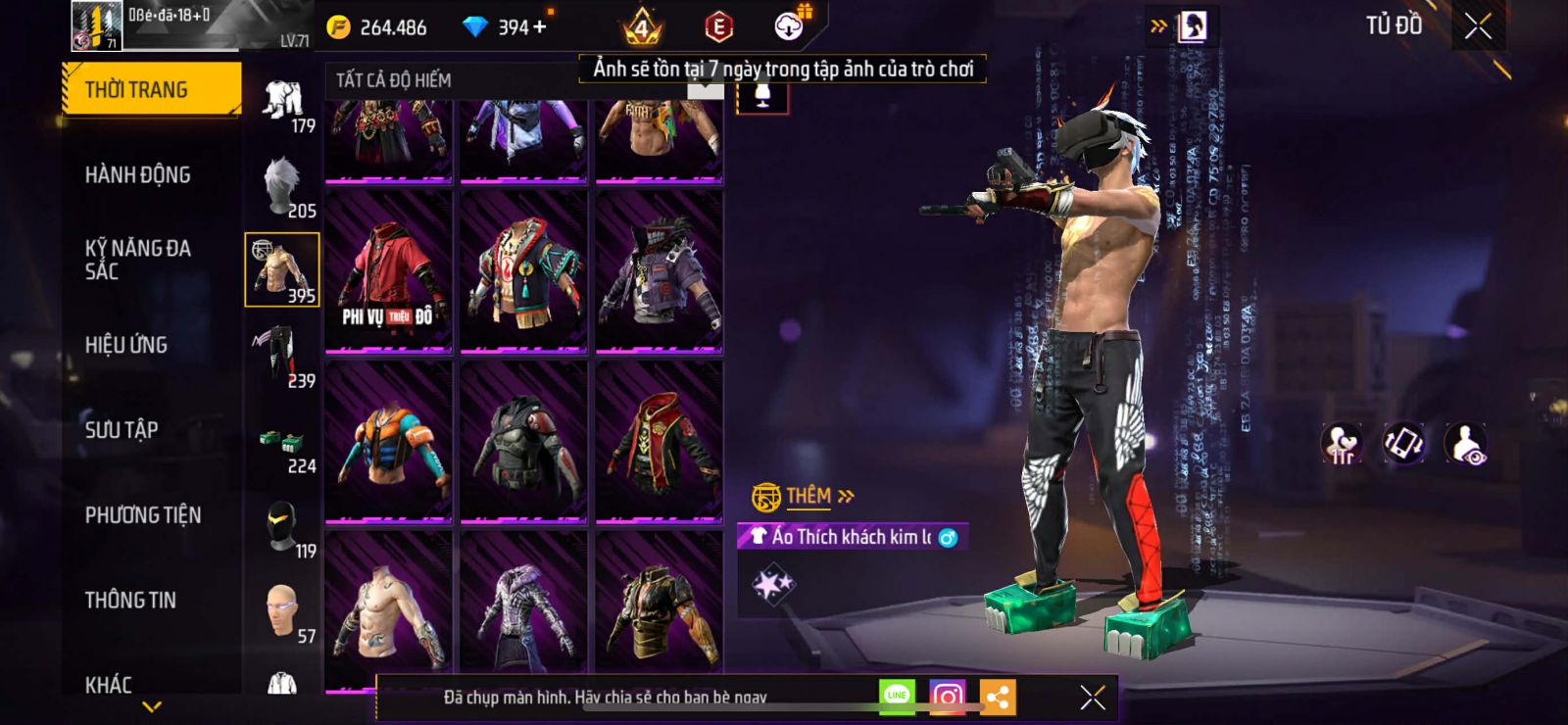Add diamonds with the plus button
1568x725 pixels.
[540, 27]
